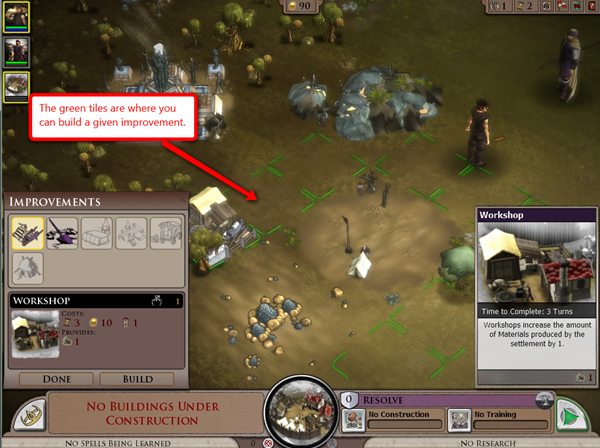Select the first unit portrait

point(16,16)
